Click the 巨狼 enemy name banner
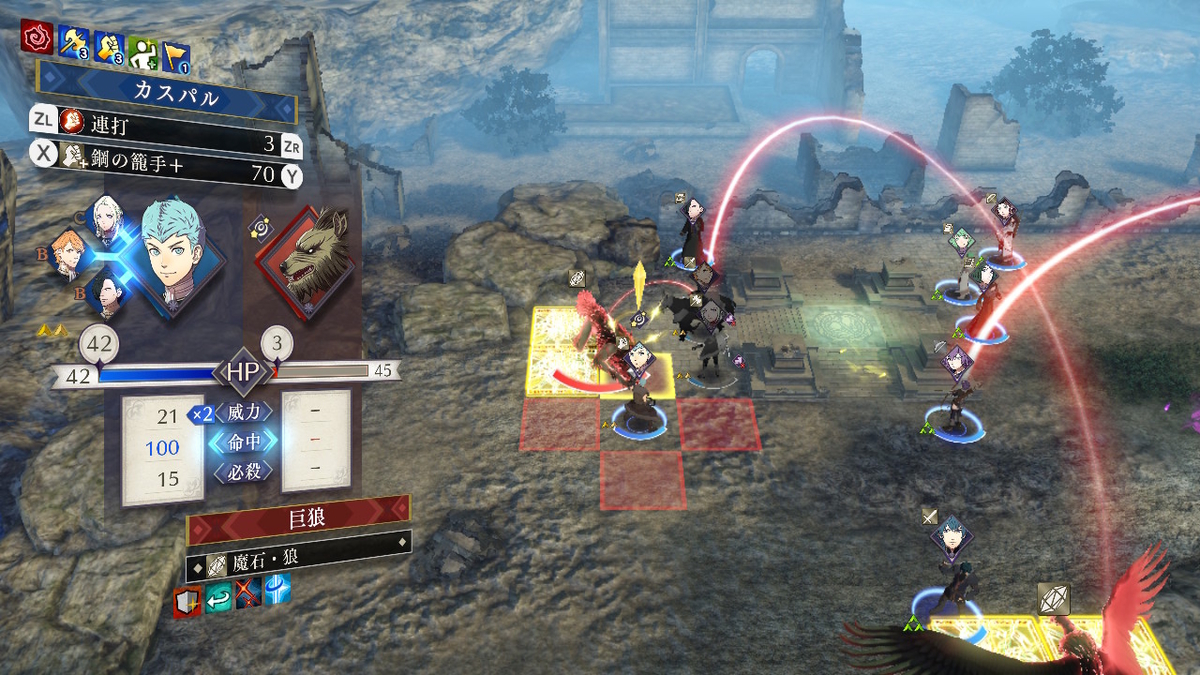This screenshot has width=1200, height=675. pos(299,518)
